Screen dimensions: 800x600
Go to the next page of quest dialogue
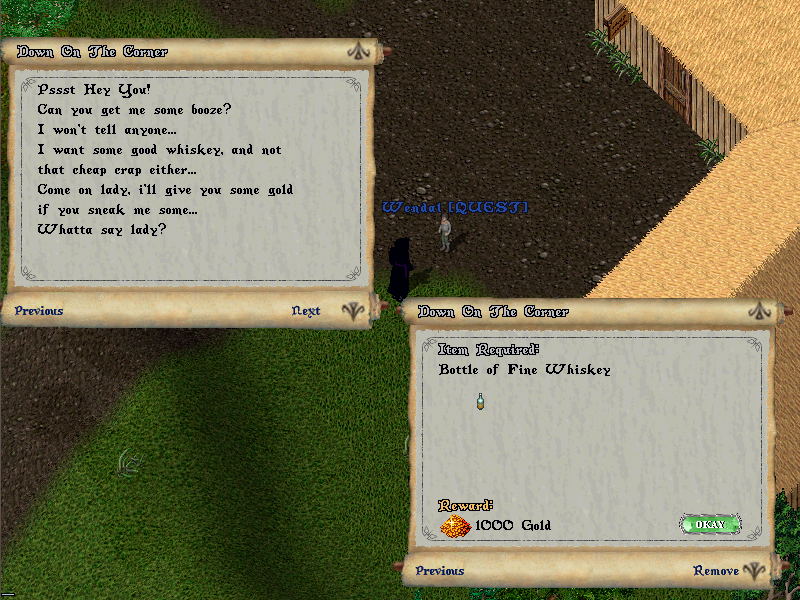306,311
